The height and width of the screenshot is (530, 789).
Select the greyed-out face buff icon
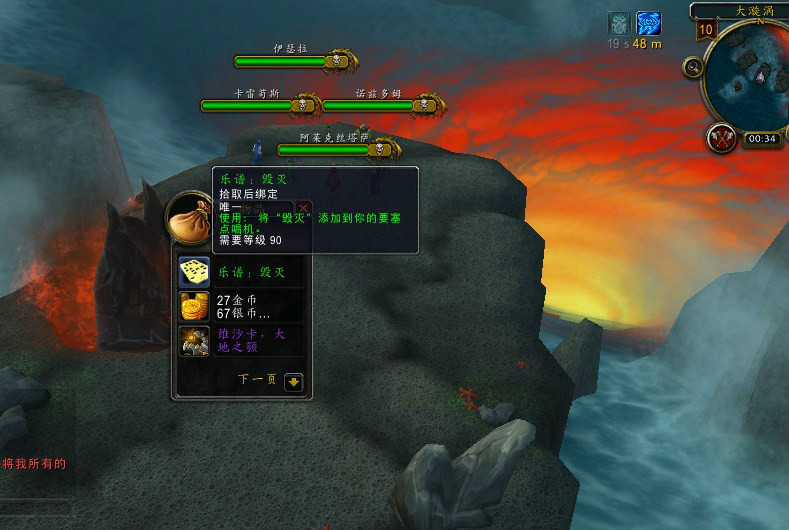[620, 24]
